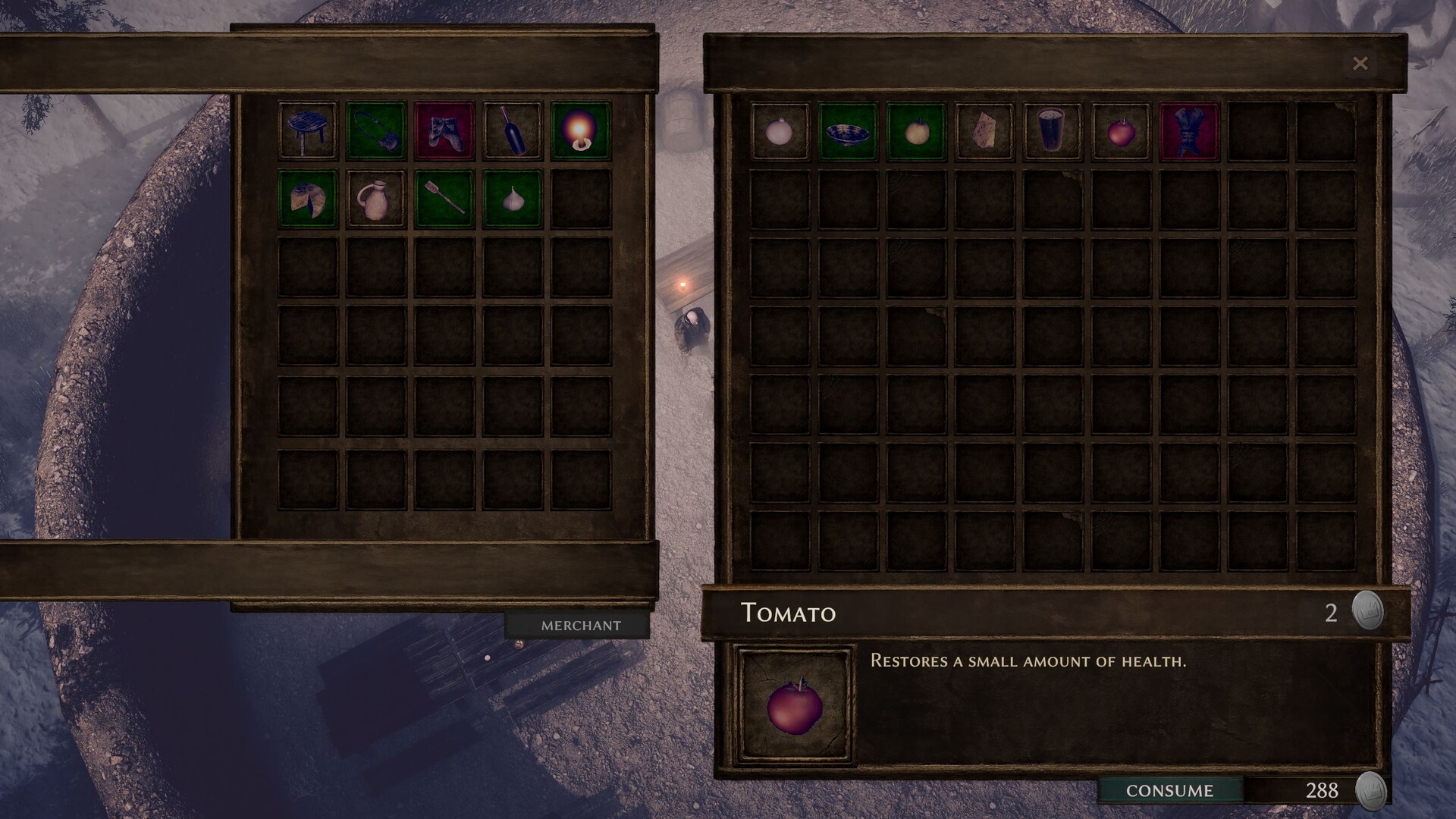1456x819 pixels.
Task: Pick the trousers in the red merchant slot
Action: click(x=444, y=131)
